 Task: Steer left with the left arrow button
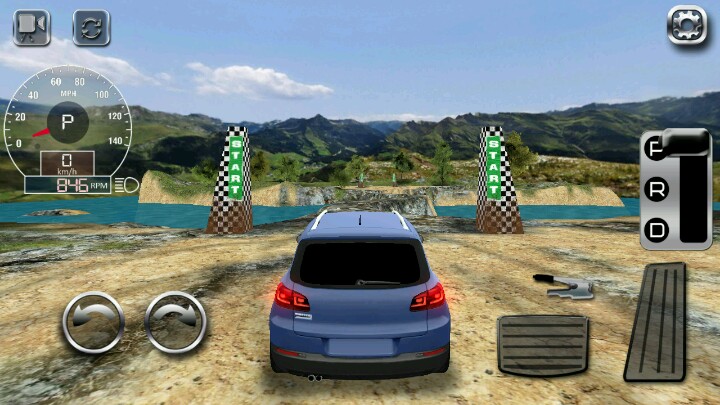coord(93,323)
